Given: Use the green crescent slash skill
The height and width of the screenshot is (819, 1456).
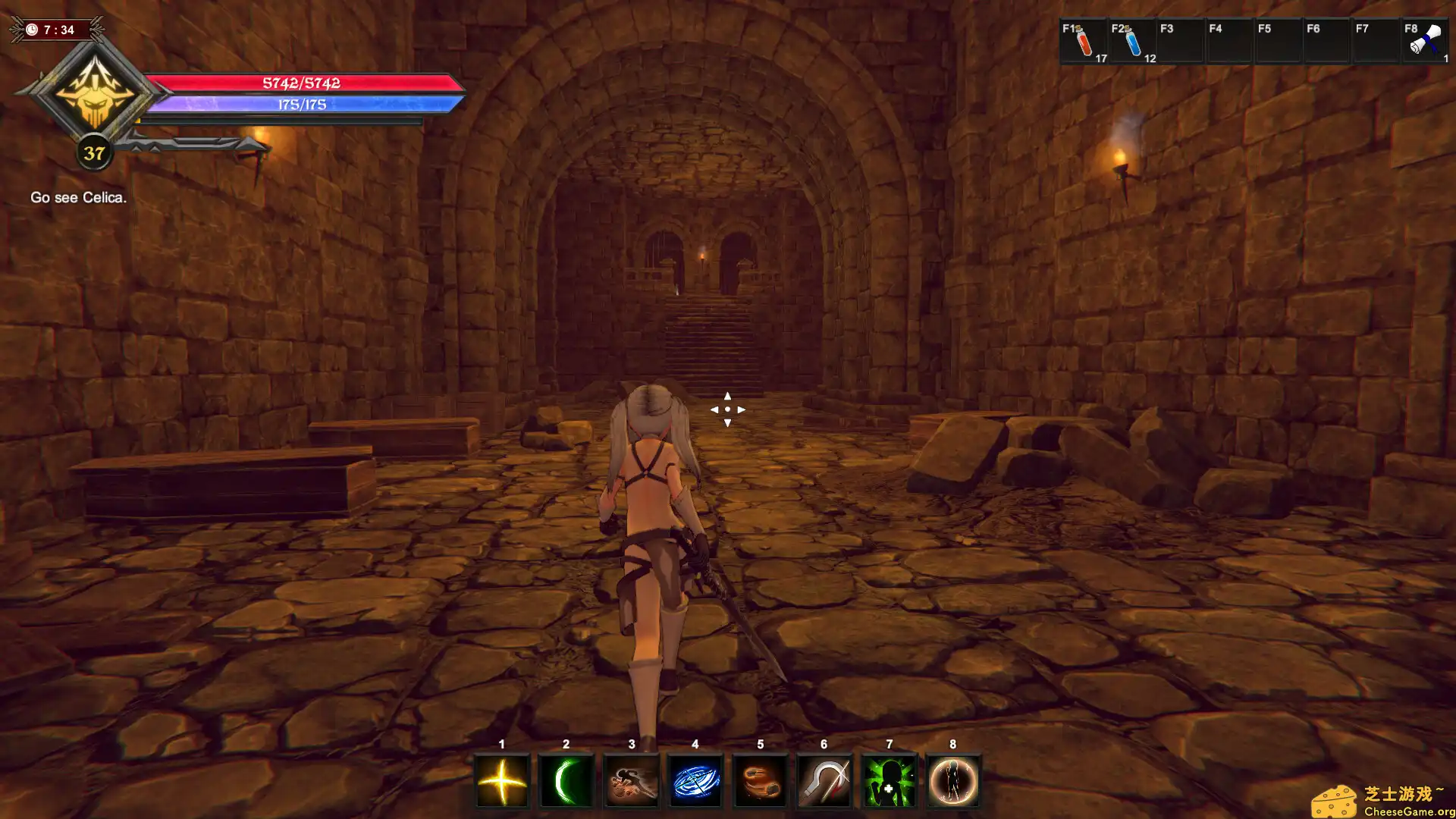Looking at the screenshot, I should point(566,781).
